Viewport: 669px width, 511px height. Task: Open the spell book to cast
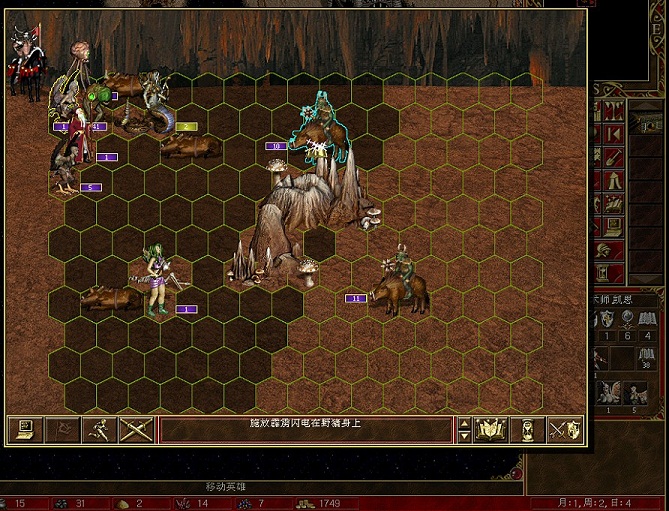click(x=491, y=430)
